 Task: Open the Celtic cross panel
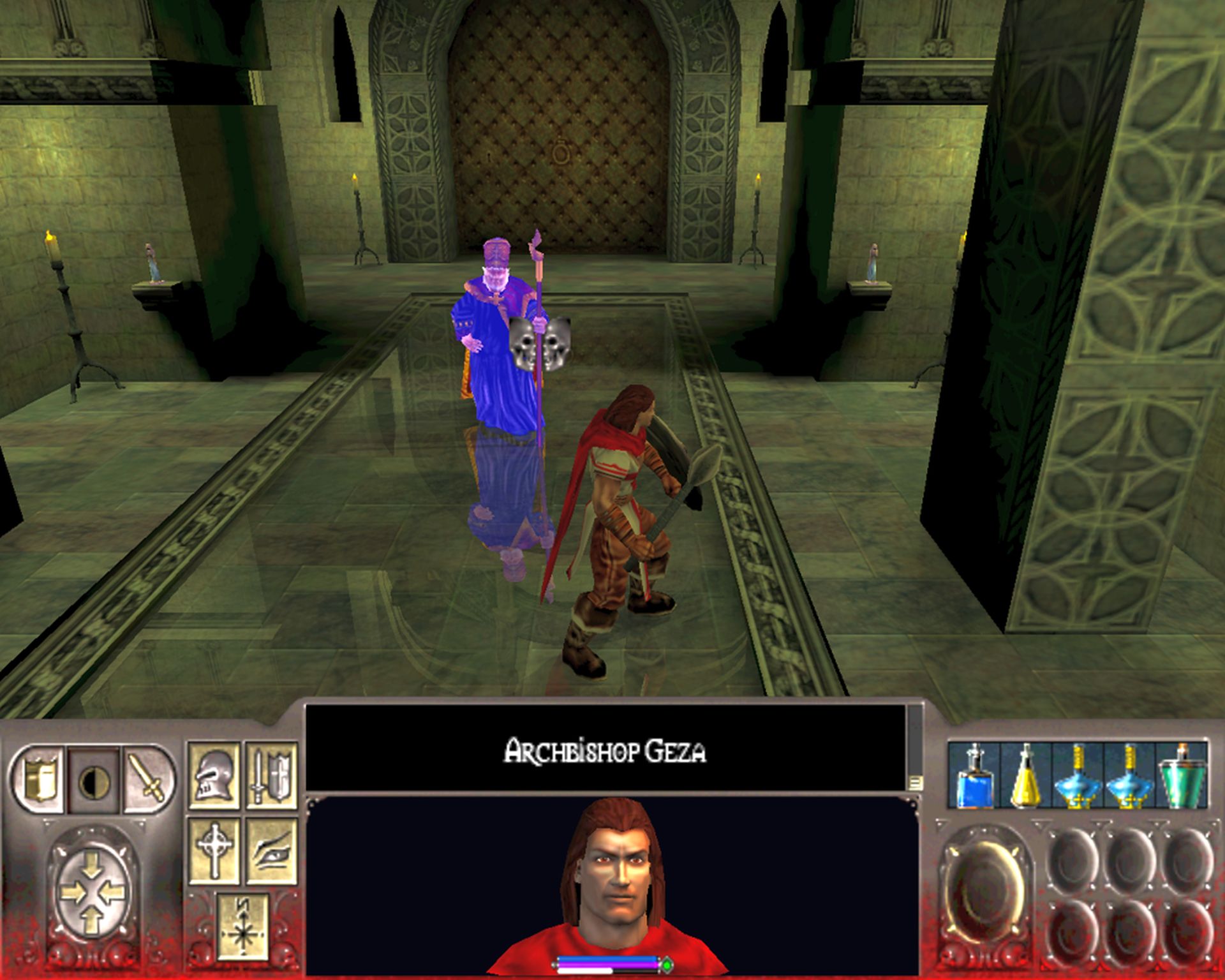tap(214, 850)
